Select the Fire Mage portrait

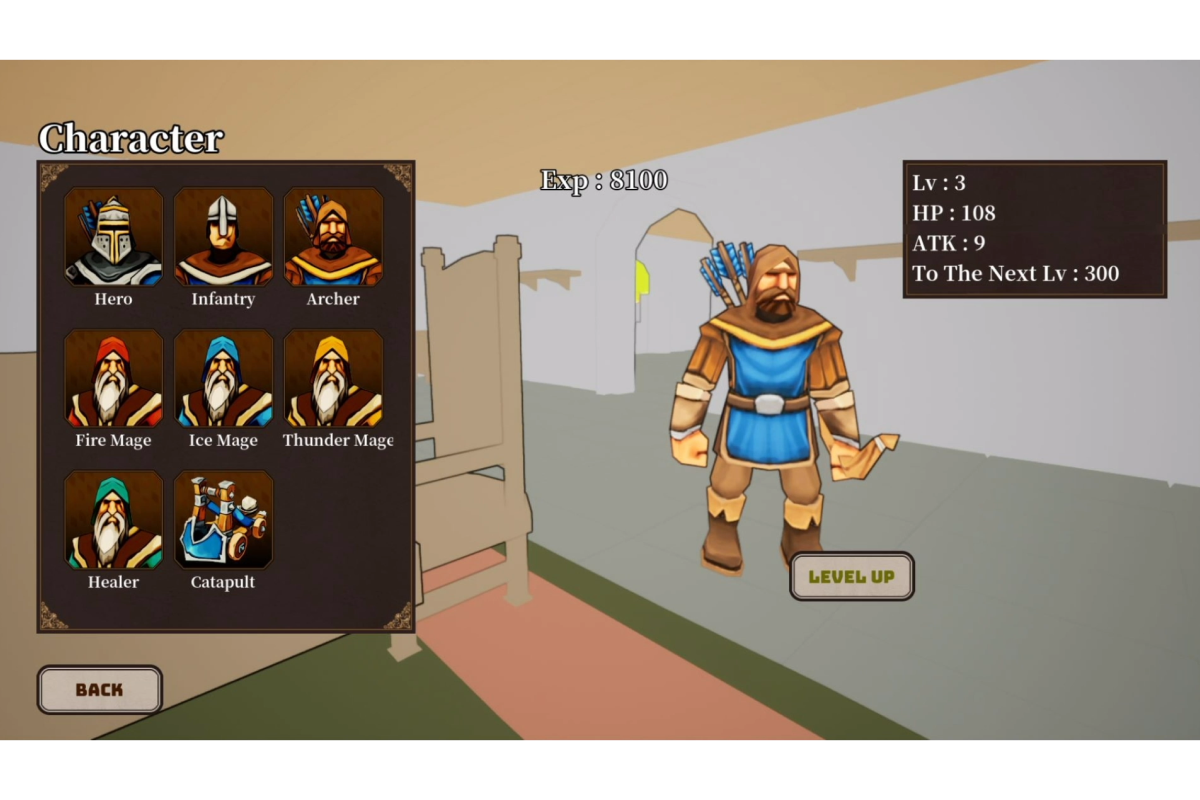click(113, 379)
